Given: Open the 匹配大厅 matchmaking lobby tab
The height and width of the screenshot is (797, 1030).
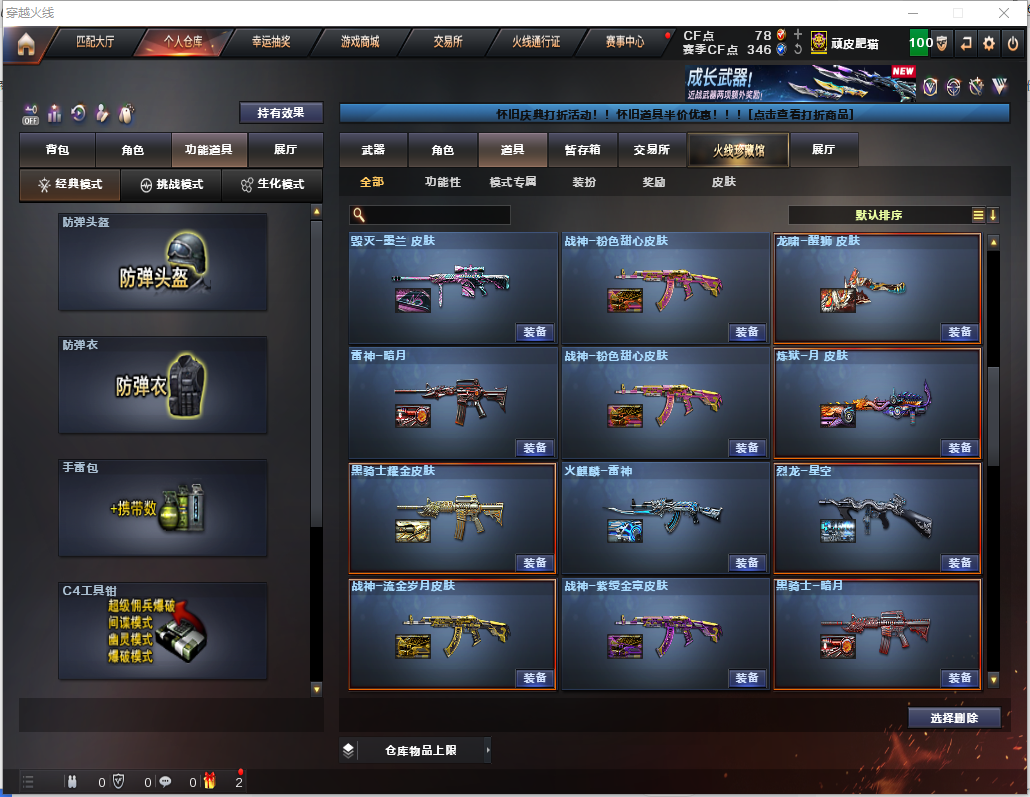Looking at the screenshot, I should [x=96, y=42].
